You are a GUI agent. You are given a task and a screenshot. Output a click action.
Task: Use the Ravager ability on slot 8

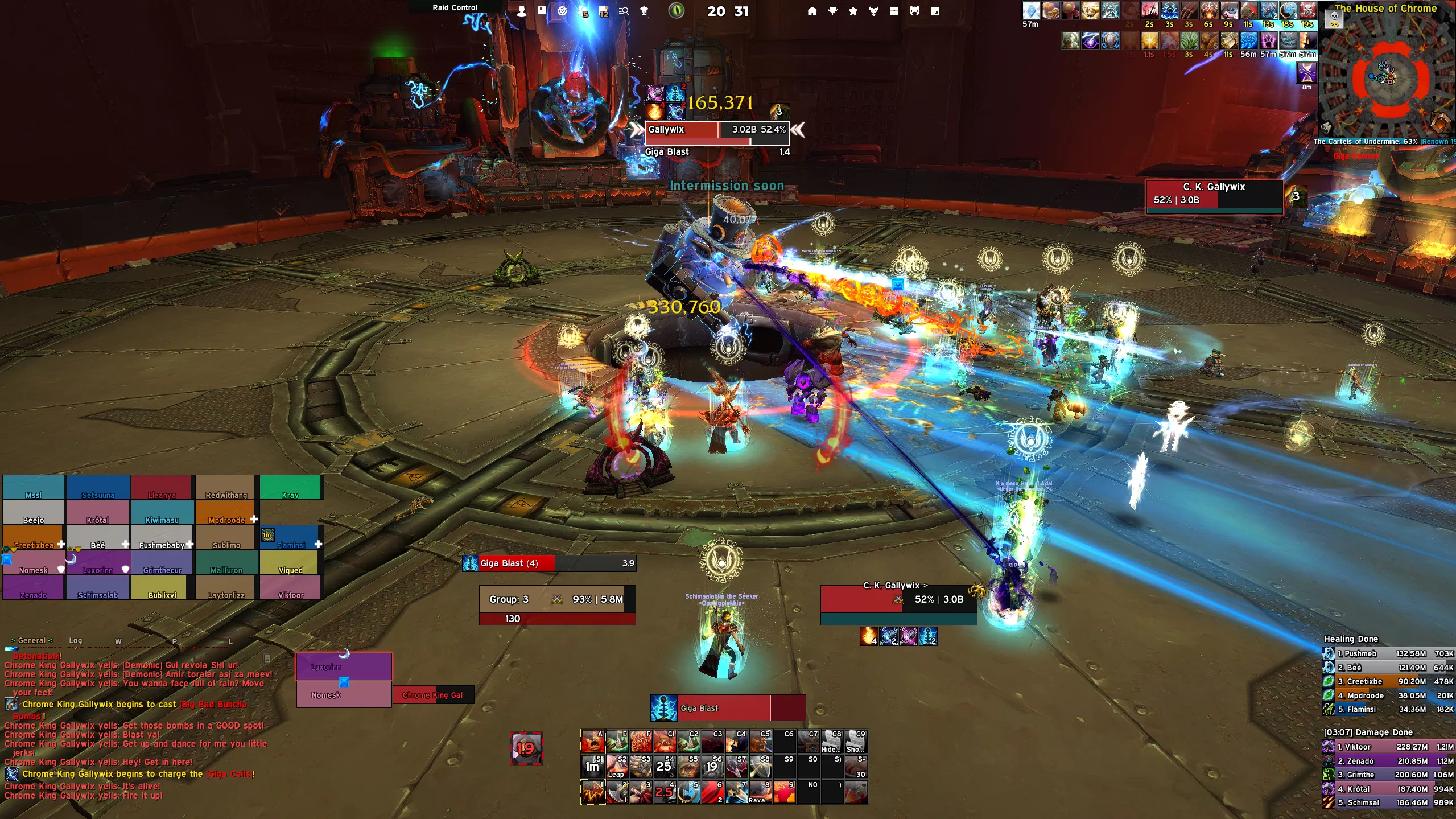[760, 792]
